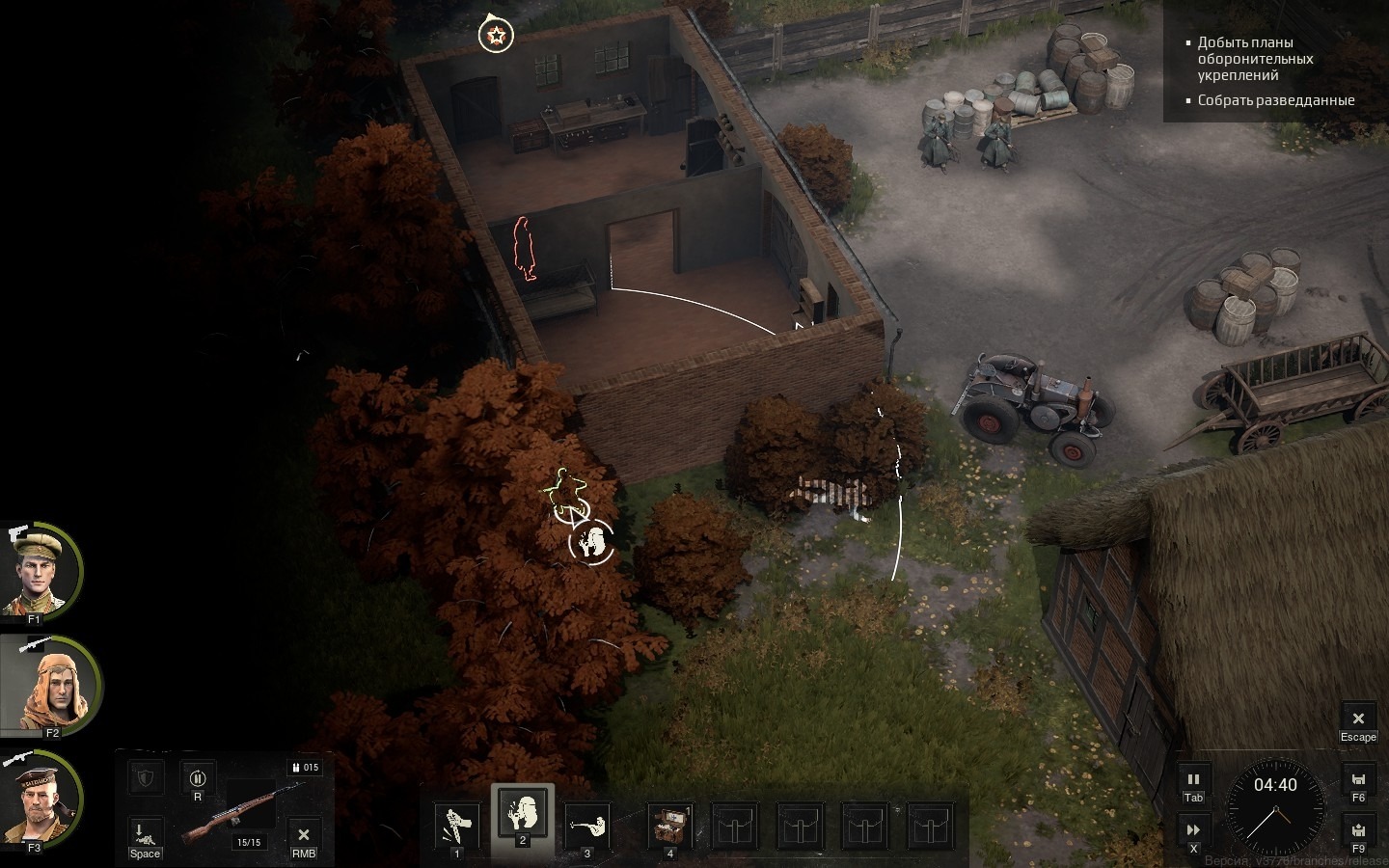
Task: Click the star objective marker
Action: coord(496,36)
